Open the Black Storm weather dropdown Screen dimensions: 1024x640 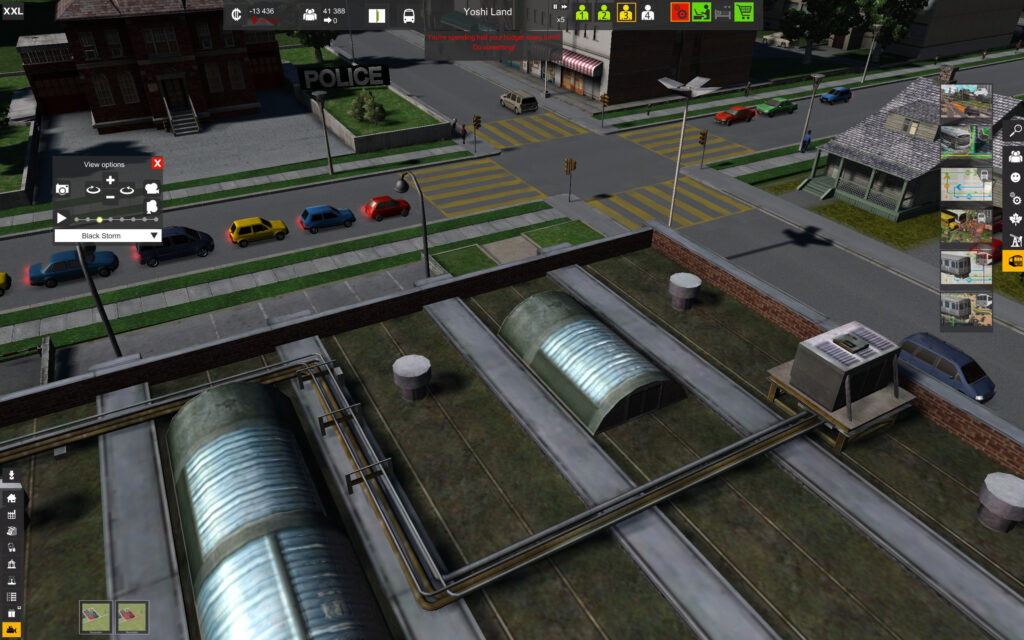point(108,236)
